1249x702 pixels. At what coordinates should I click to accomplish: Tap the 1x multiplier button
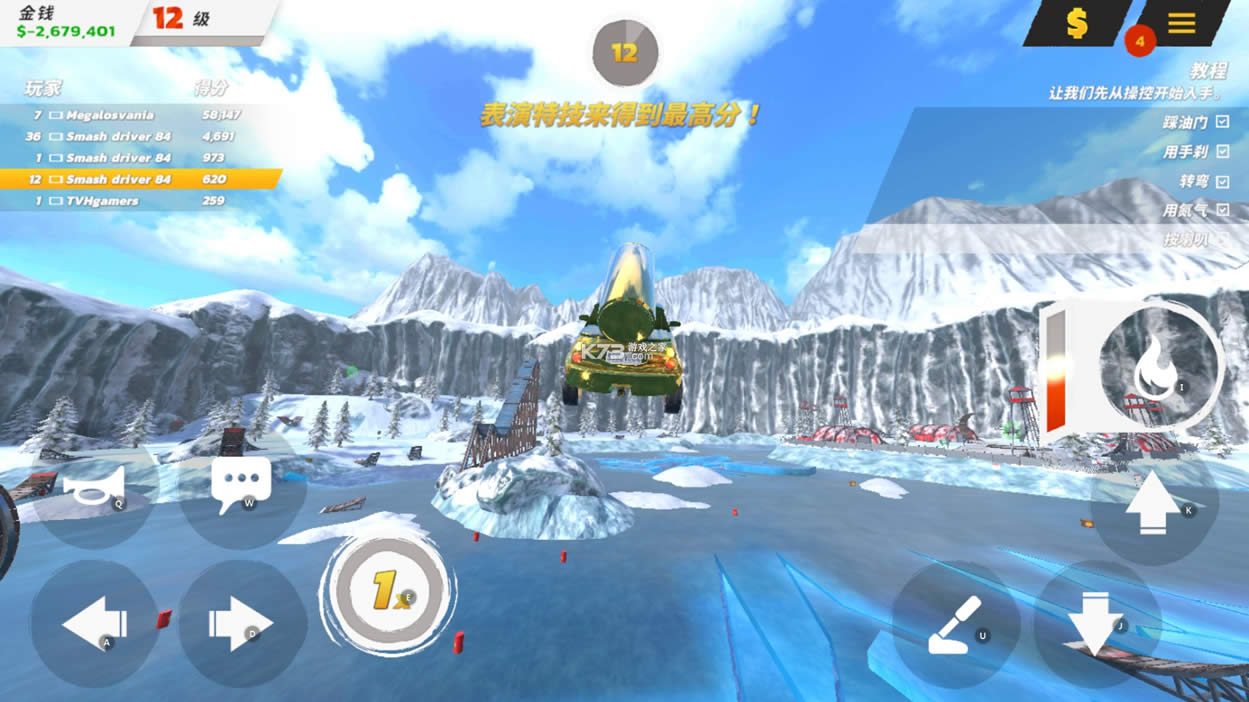388,591
